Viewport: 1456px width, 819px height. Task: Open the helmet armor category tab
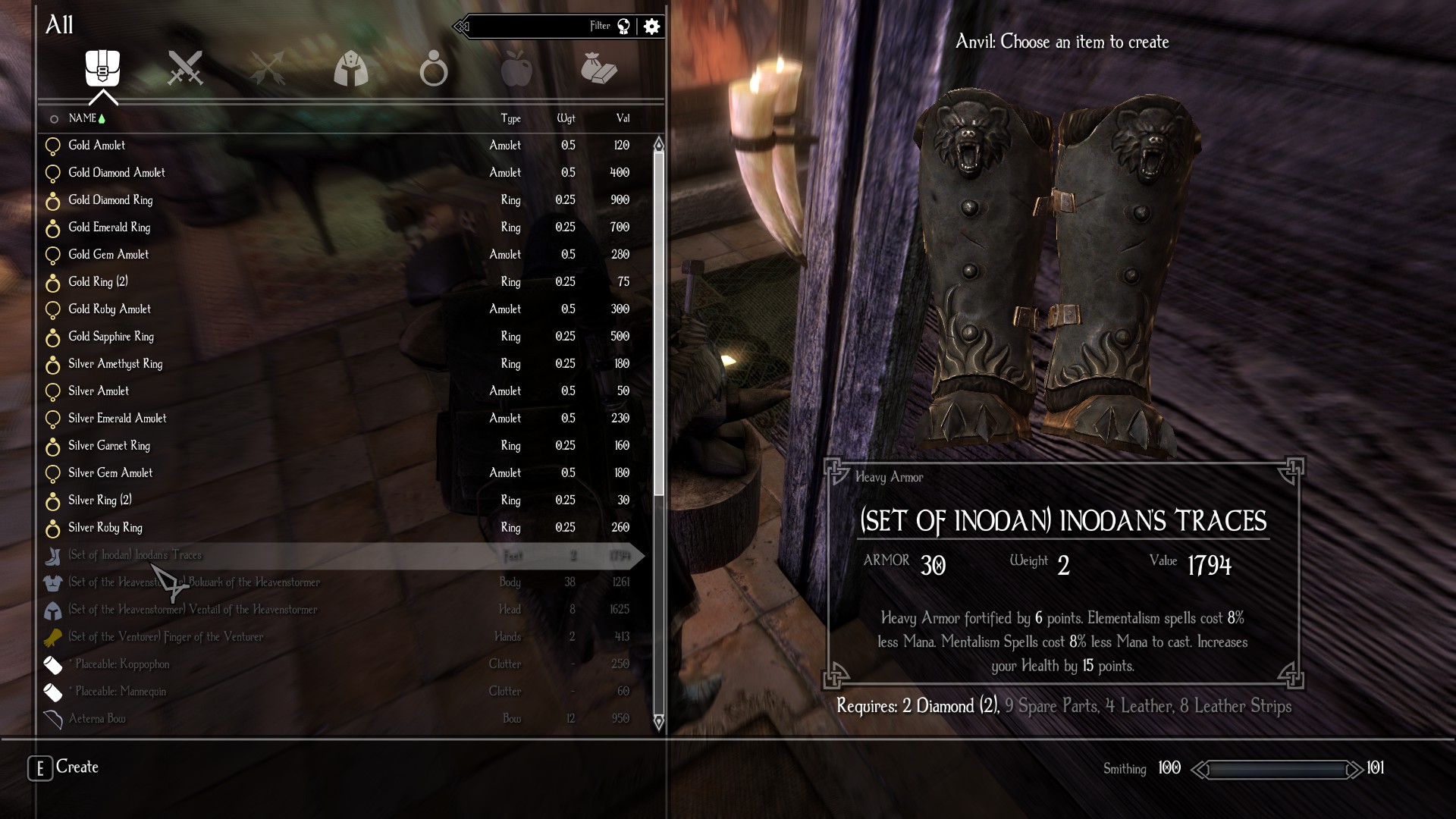point(350,69)
